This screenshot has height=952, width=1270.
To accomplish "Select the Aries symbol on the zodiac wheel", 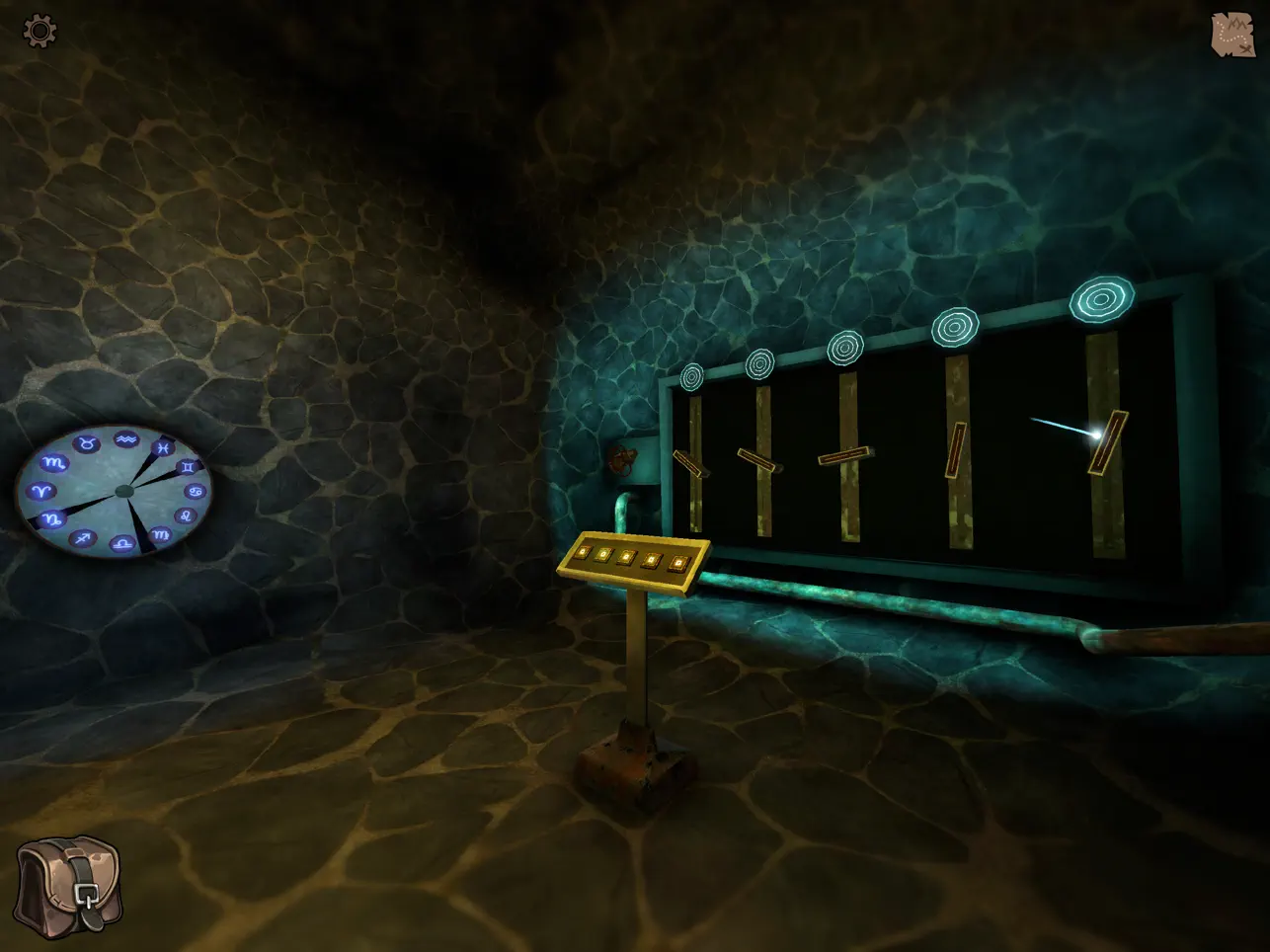I will 42,490.
